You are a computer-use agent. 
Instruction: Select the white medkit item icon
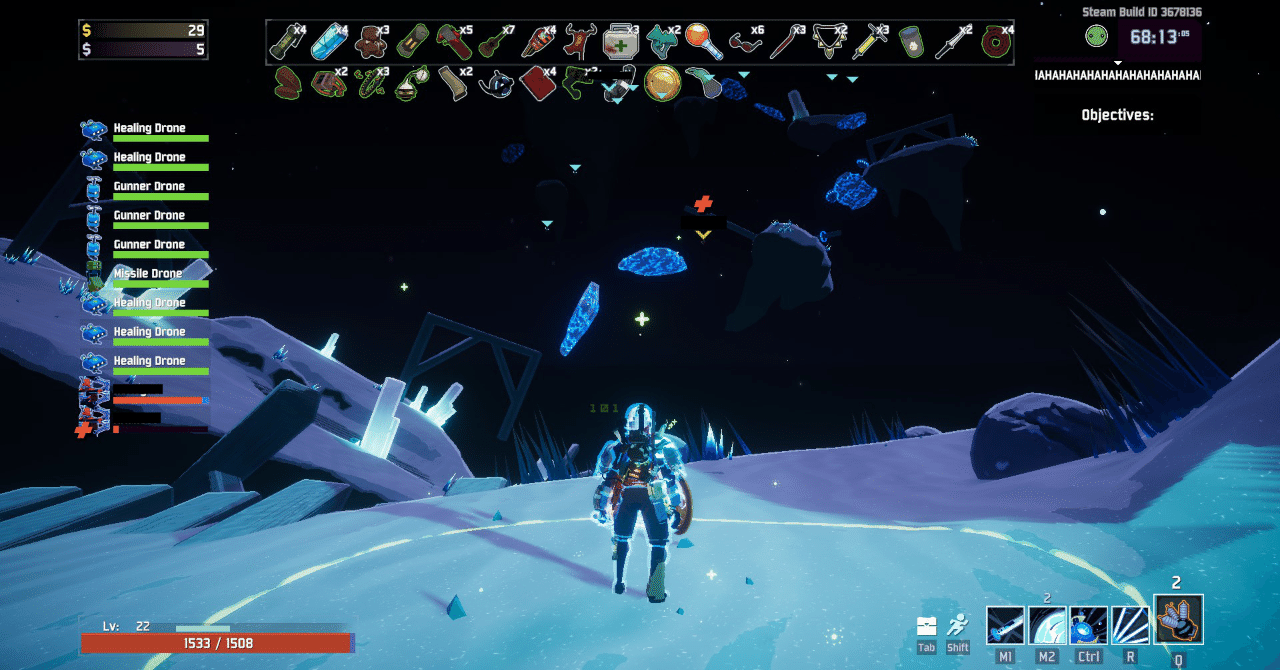click(x=620, y=42)
